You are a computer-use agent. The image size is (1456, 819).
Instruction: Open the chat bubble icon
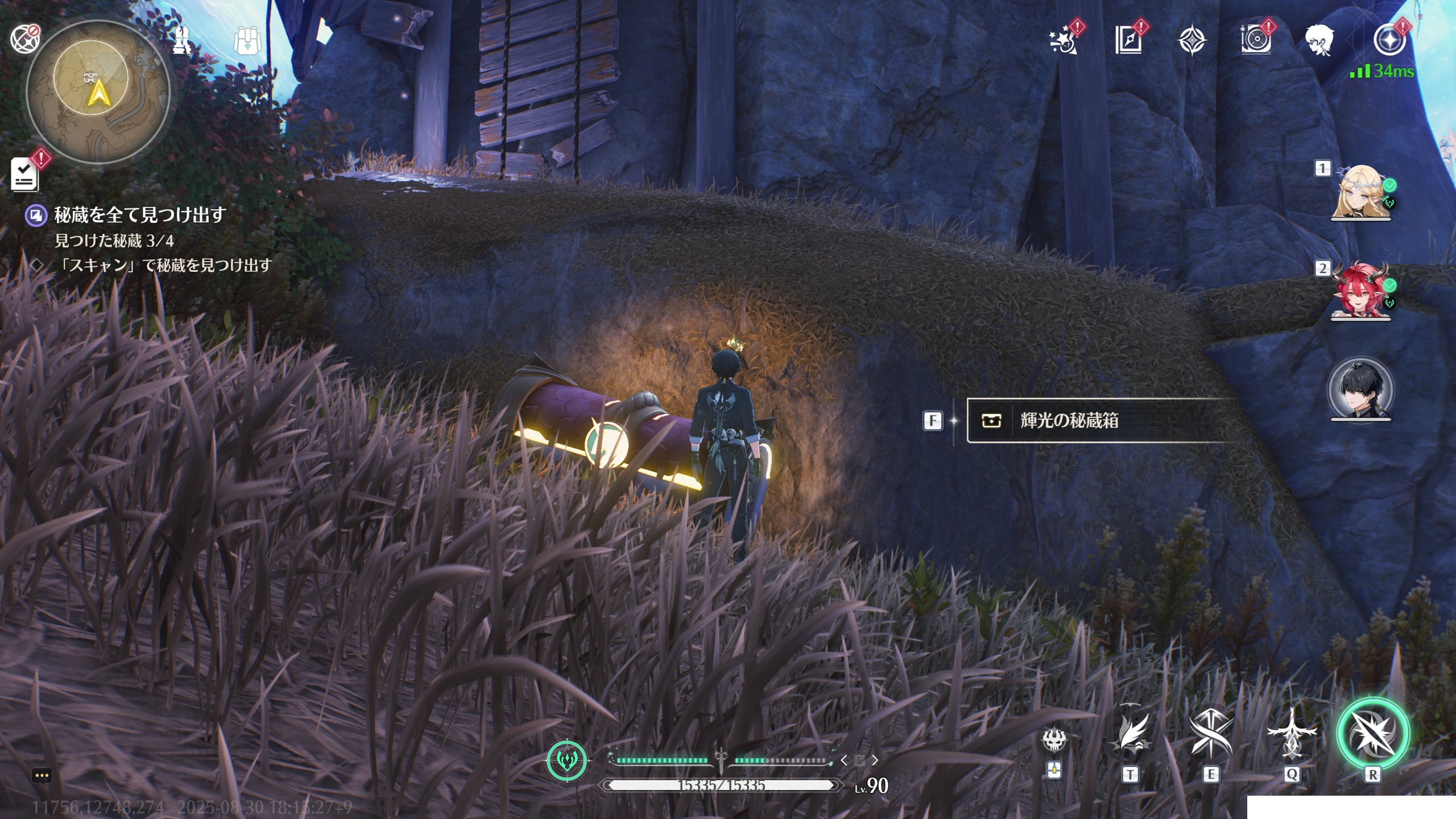pos(42,775)
